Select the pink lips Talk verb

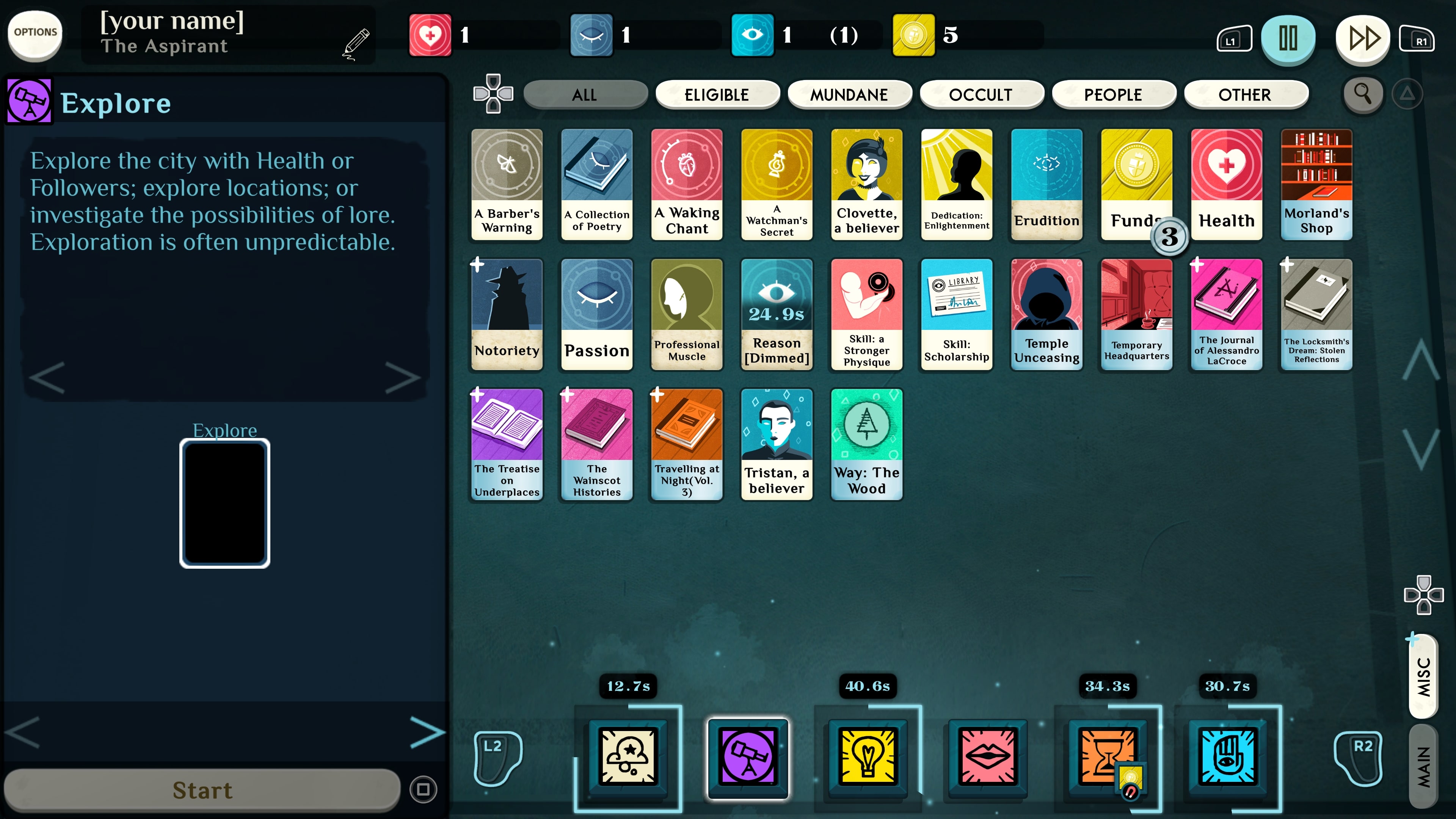point(988,758)
